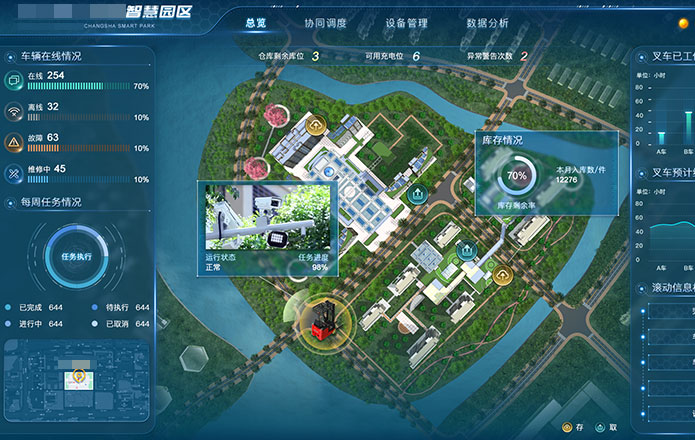View the surveillance camera feed thumbnail
This screenshot has width=695, height=440.
tap(267, 218)
